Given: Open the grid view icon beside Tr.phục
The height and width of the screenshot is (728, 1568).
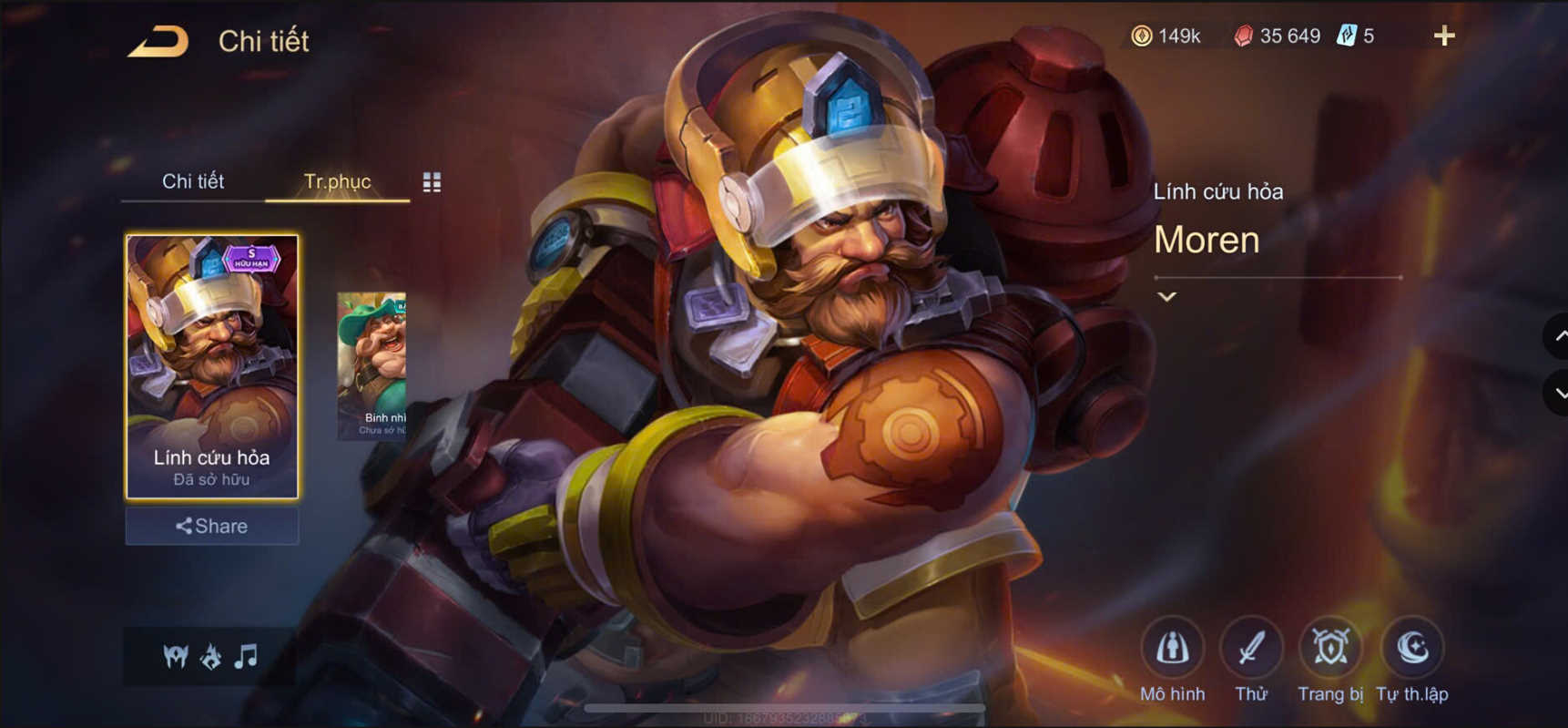Looking at the screenshot, I should [x=432, y=181].
